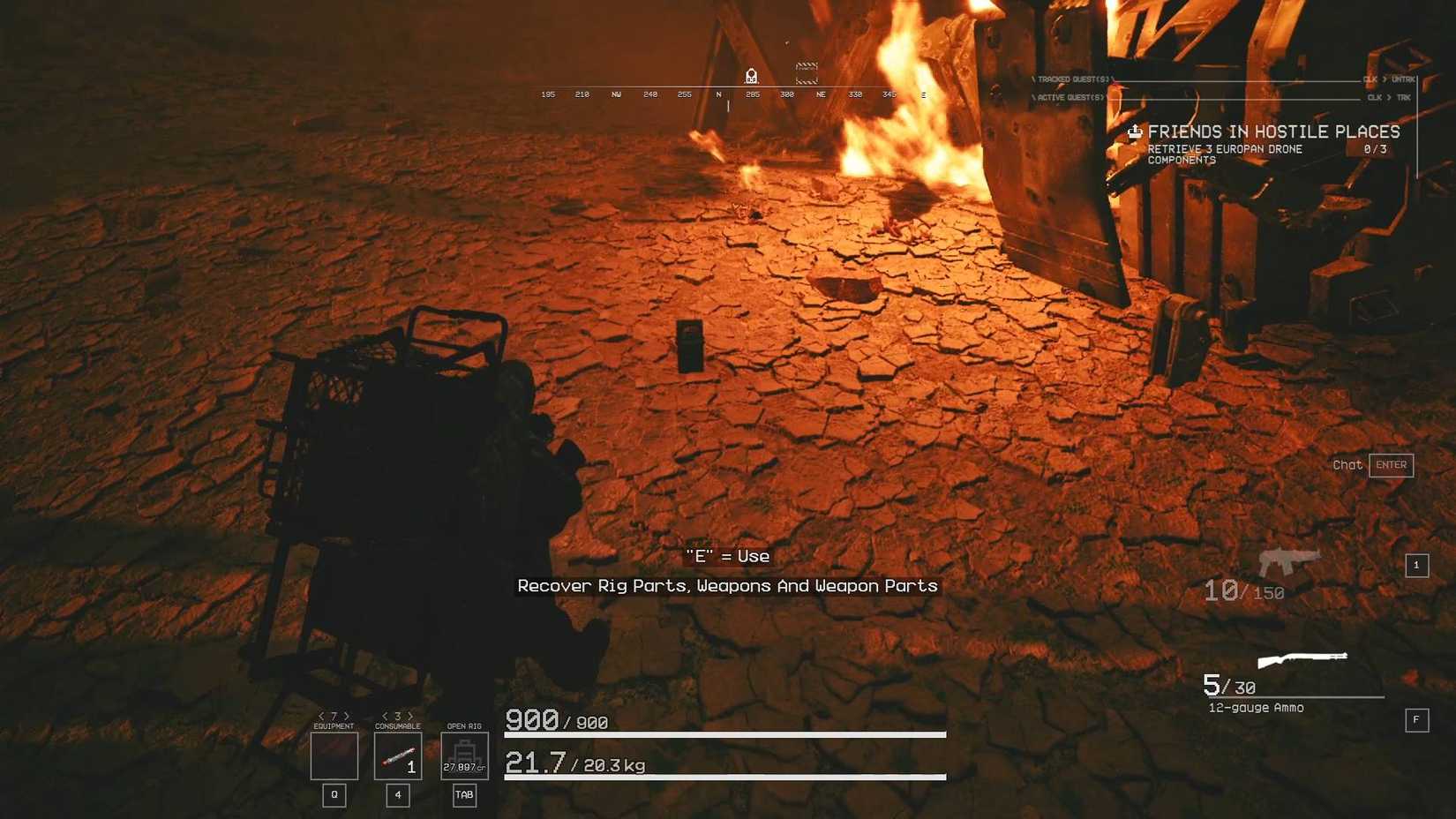The image size is (1456, 819).
Task: Select the shotgun weapon icon
Action: (x=1302, y=659)
